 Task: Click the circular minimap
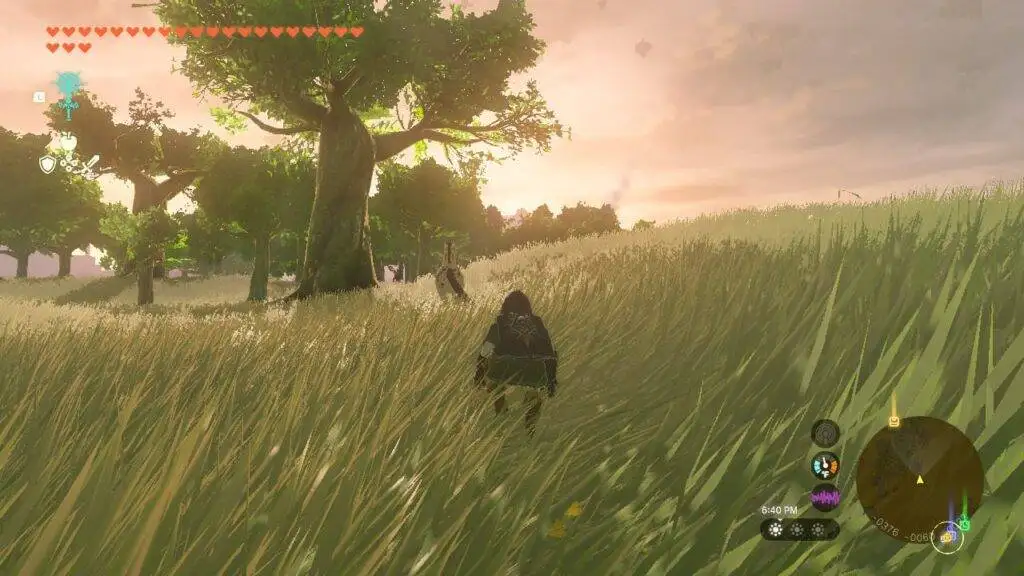click(x=918, y=479)
